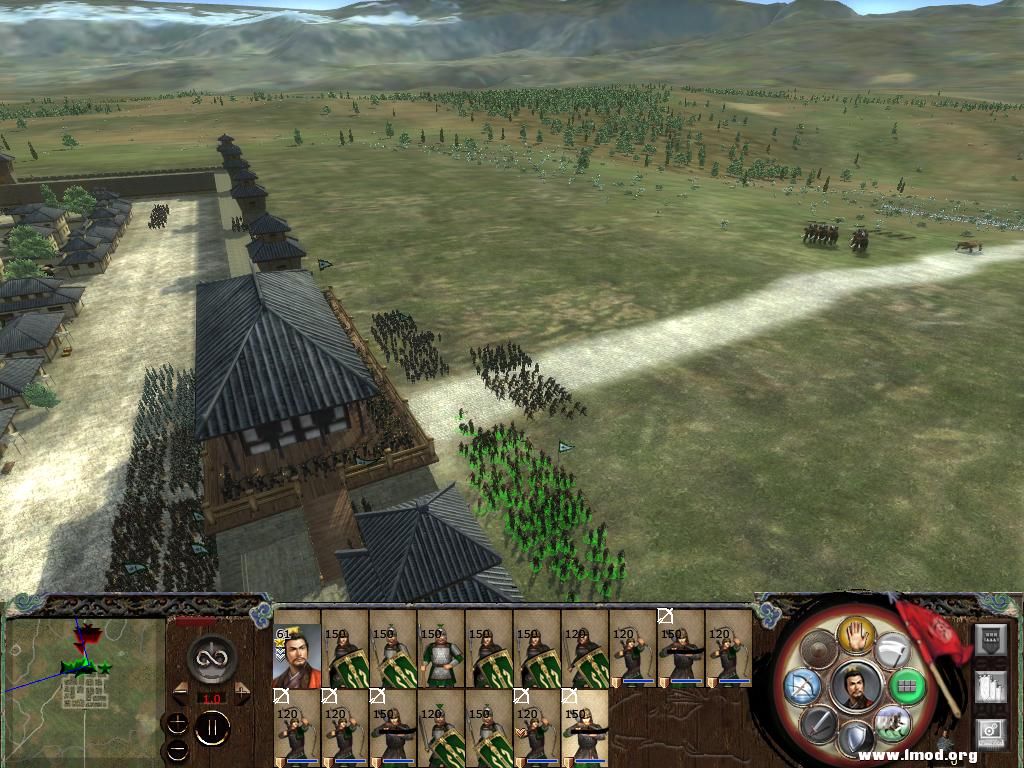Increase battle speed with the plus arrow
Image resolution: width=1024 pixels, height=768 pixels.
pyautogui.click(x=241, y=688)
